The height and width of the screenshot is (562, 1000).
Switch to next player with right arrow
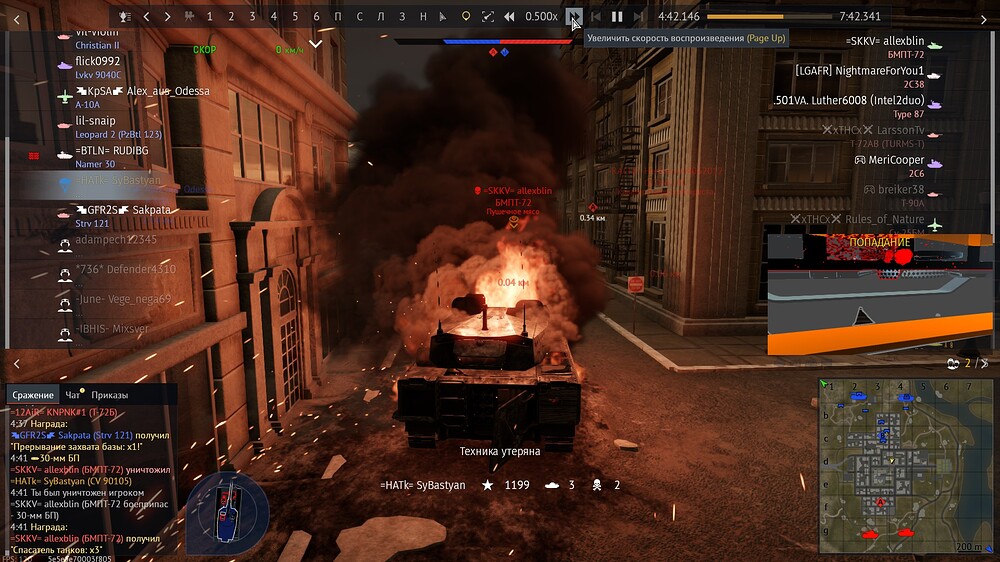click(167, 16)
